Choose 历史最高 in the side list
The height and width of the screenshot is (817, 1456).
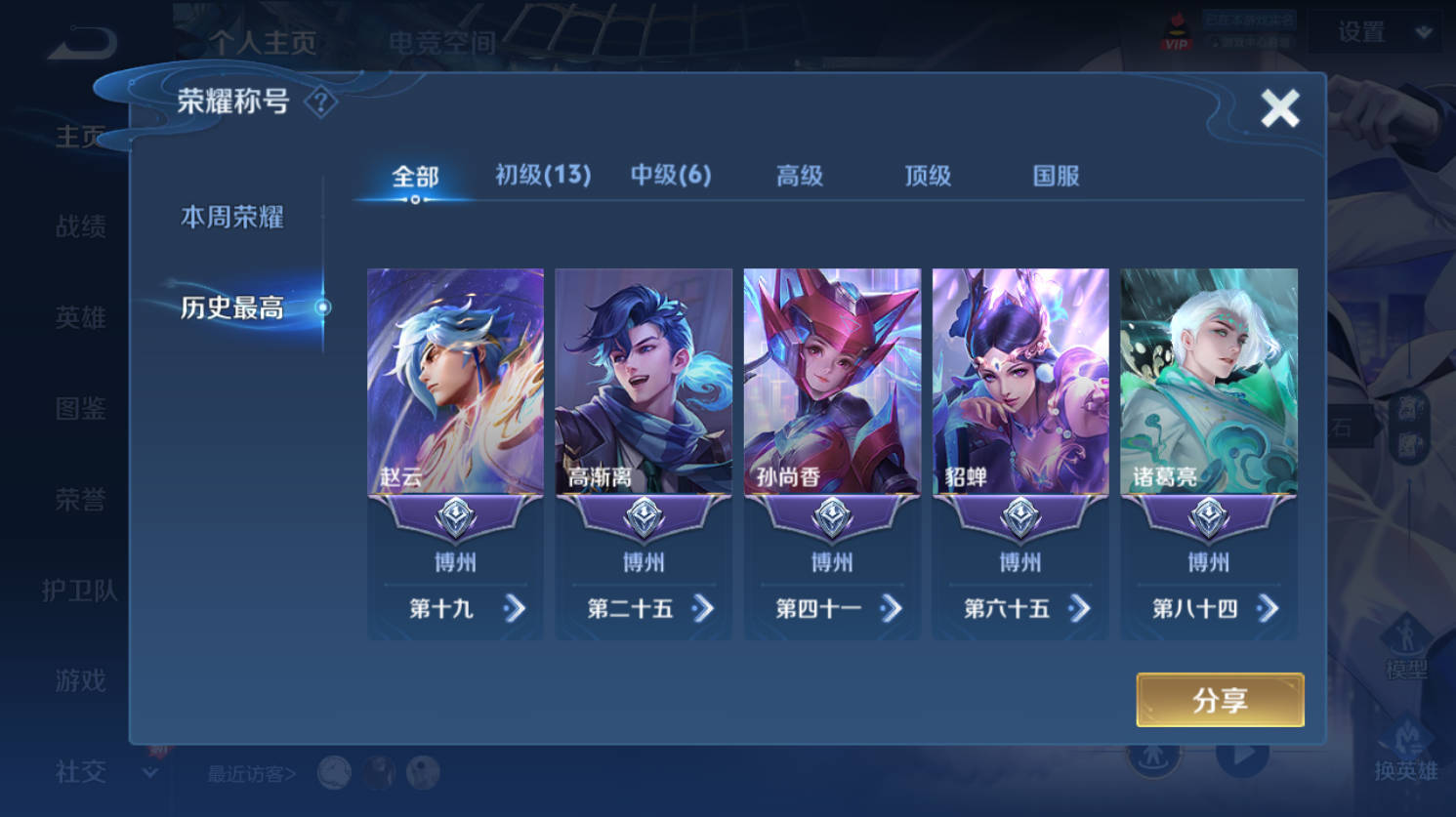point(232,307)
